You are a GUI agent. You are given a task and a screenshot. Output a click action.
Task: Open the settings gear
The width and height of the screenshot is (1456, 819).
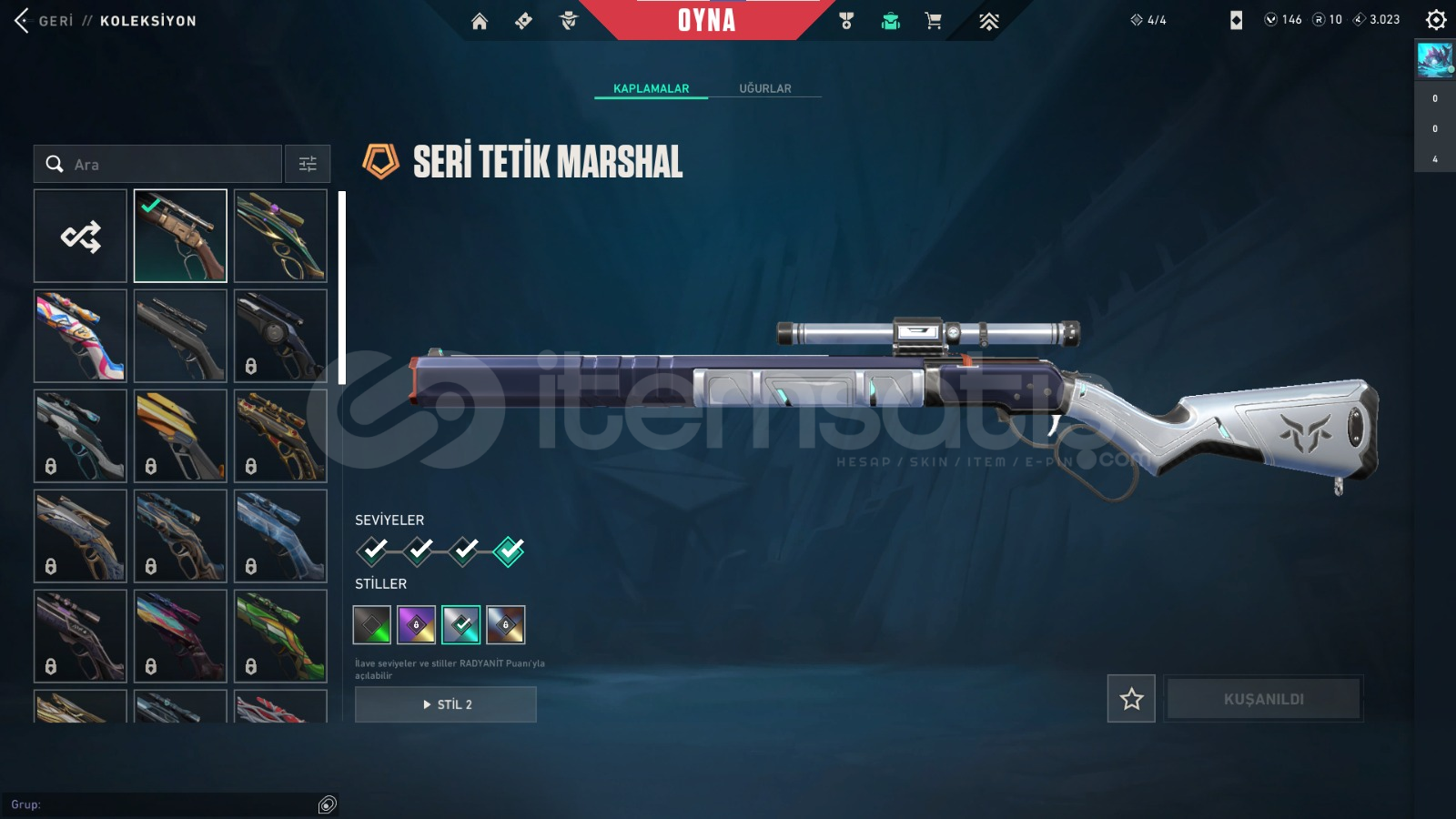point(1436,20)
